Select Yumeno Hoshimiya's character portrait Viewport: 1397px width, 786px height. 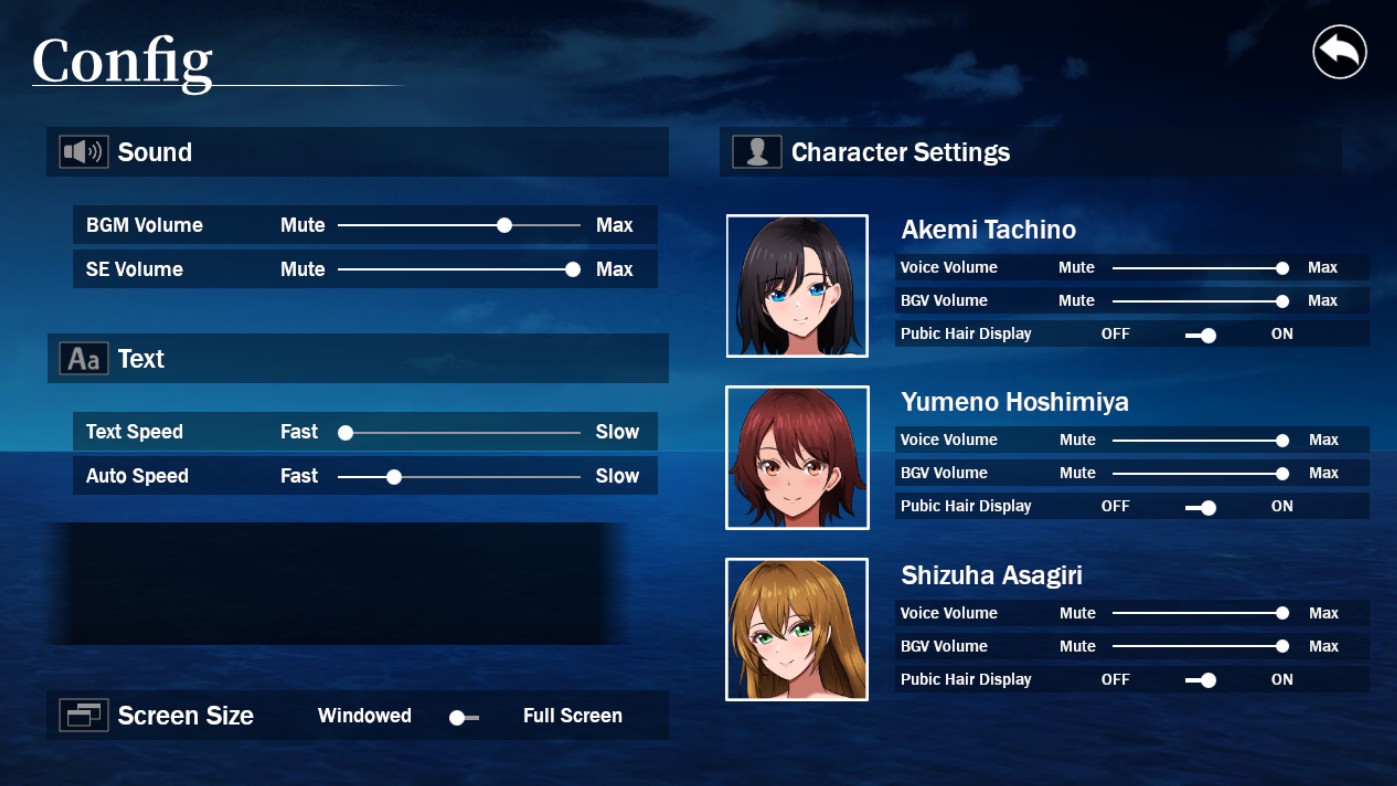point(797,457)
